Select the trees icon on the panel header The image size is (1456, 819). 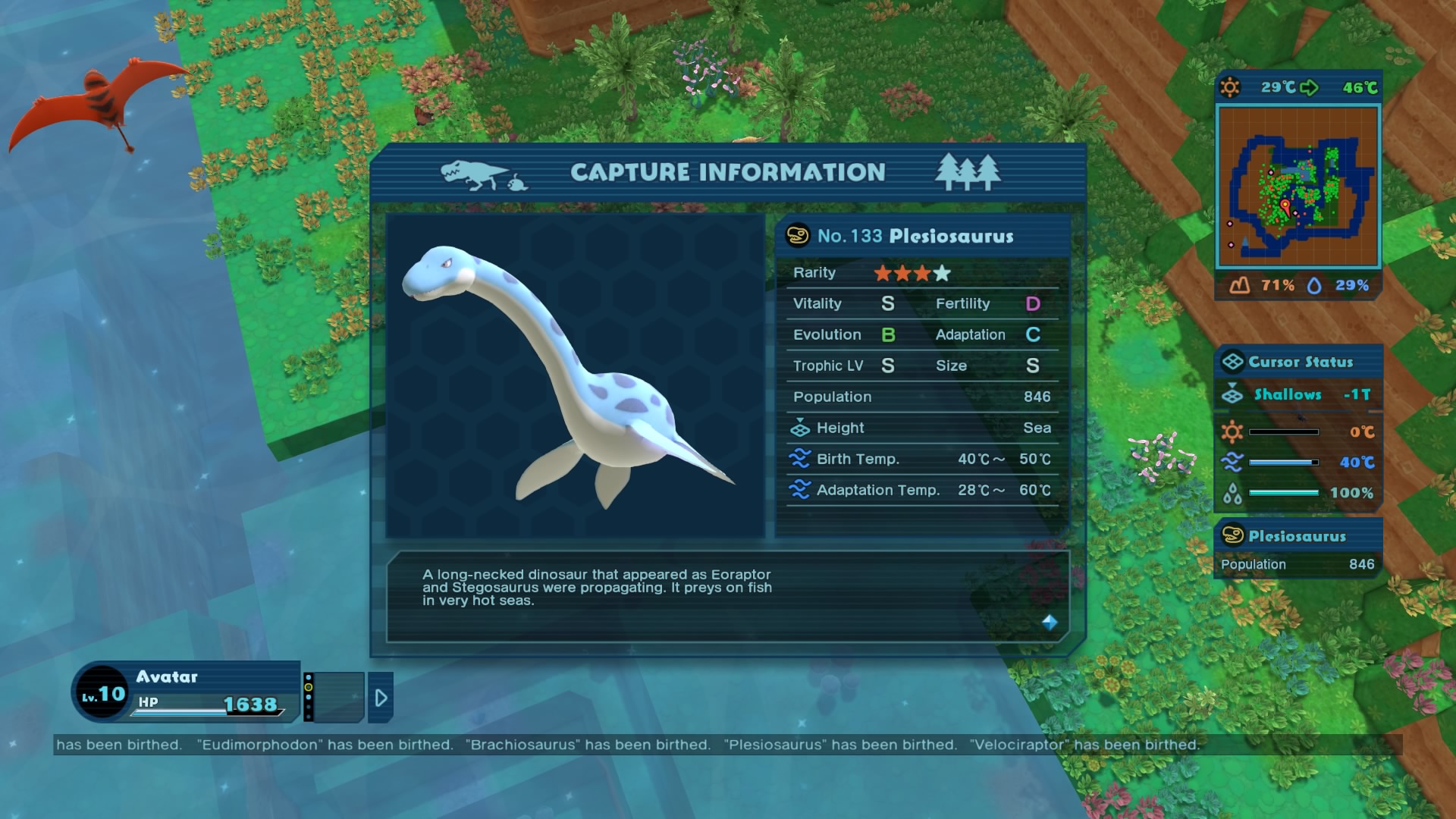coord(968,171)
